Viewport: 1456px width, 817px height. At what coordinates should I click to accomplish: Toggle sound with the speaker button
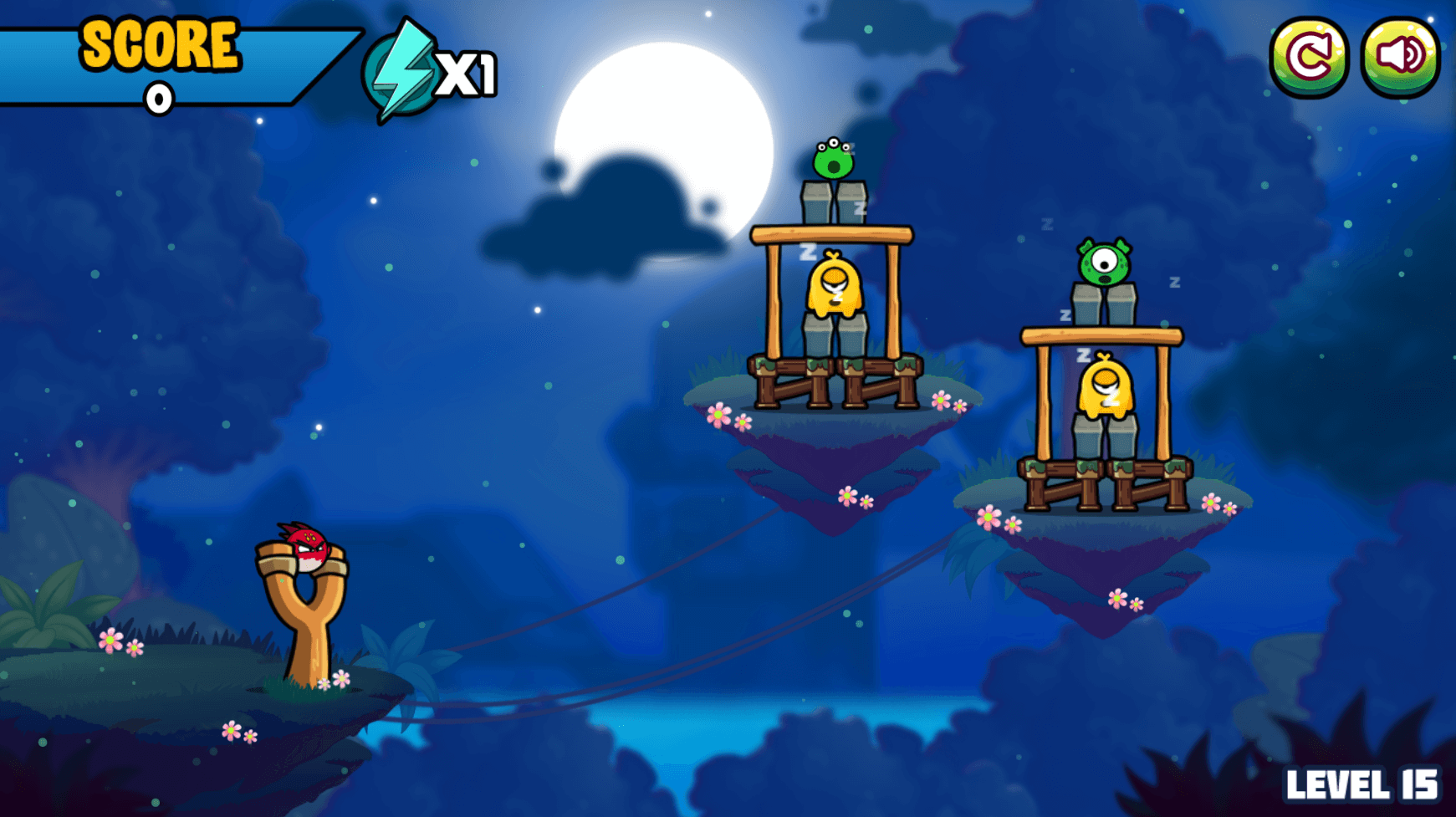(x=1400, y=57)
